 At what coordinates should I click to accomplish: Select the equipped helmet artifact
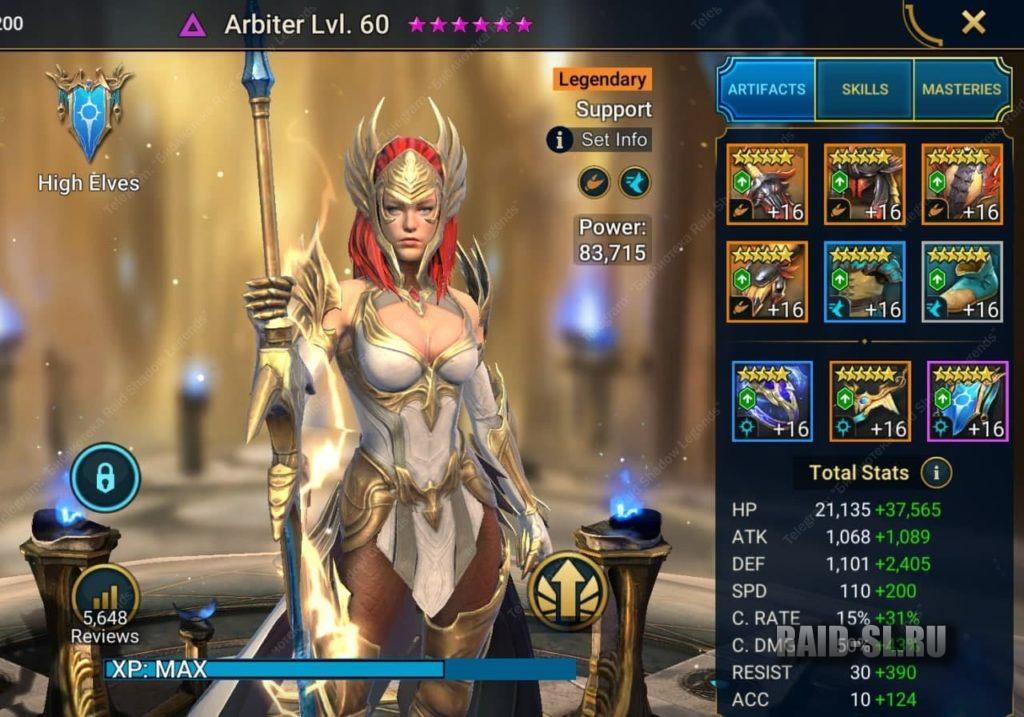[x=865, y=184]
